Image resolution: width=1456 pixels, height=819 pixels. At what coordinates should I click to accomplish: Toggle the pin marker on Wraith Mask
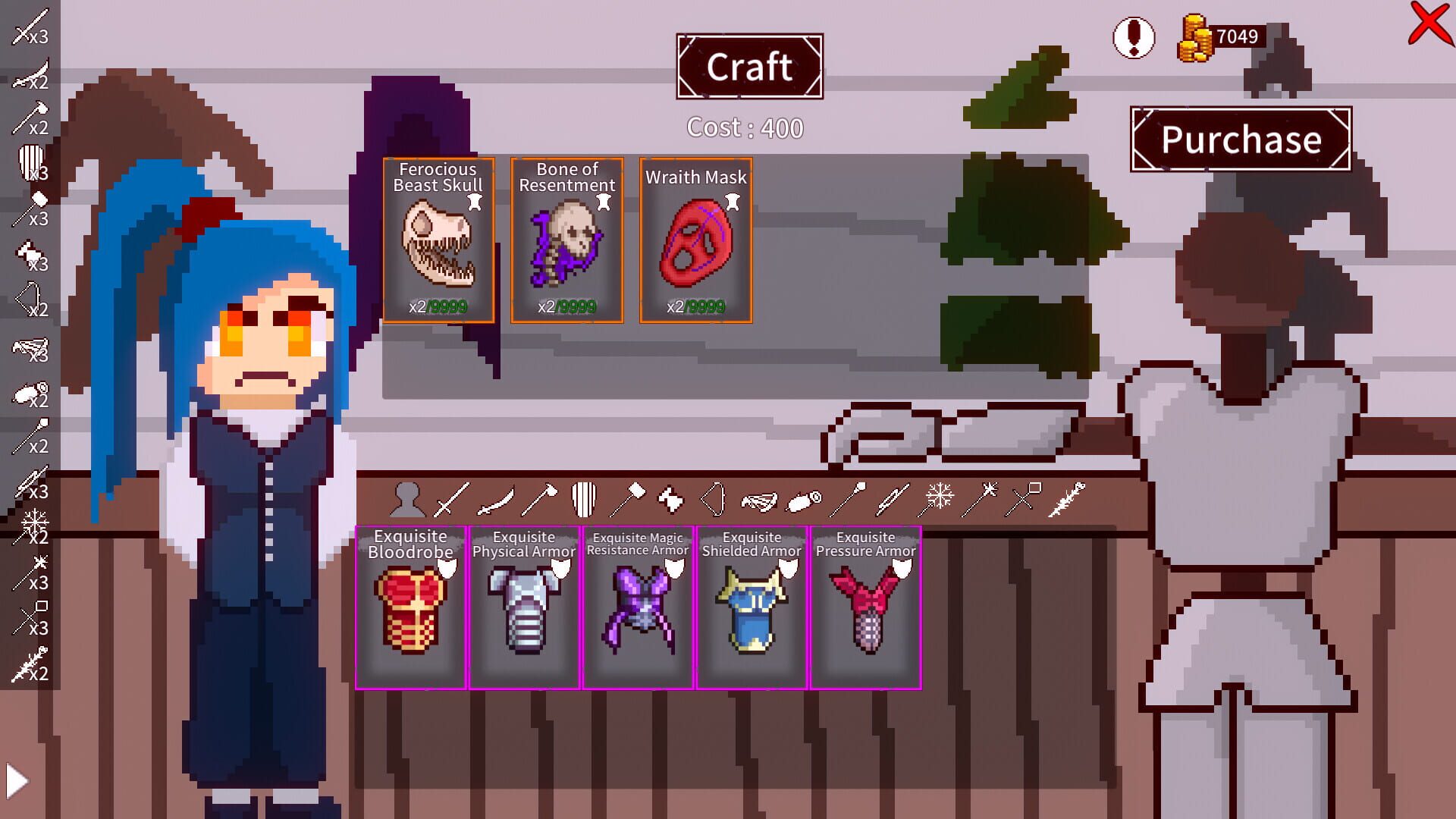pos(733,200)
